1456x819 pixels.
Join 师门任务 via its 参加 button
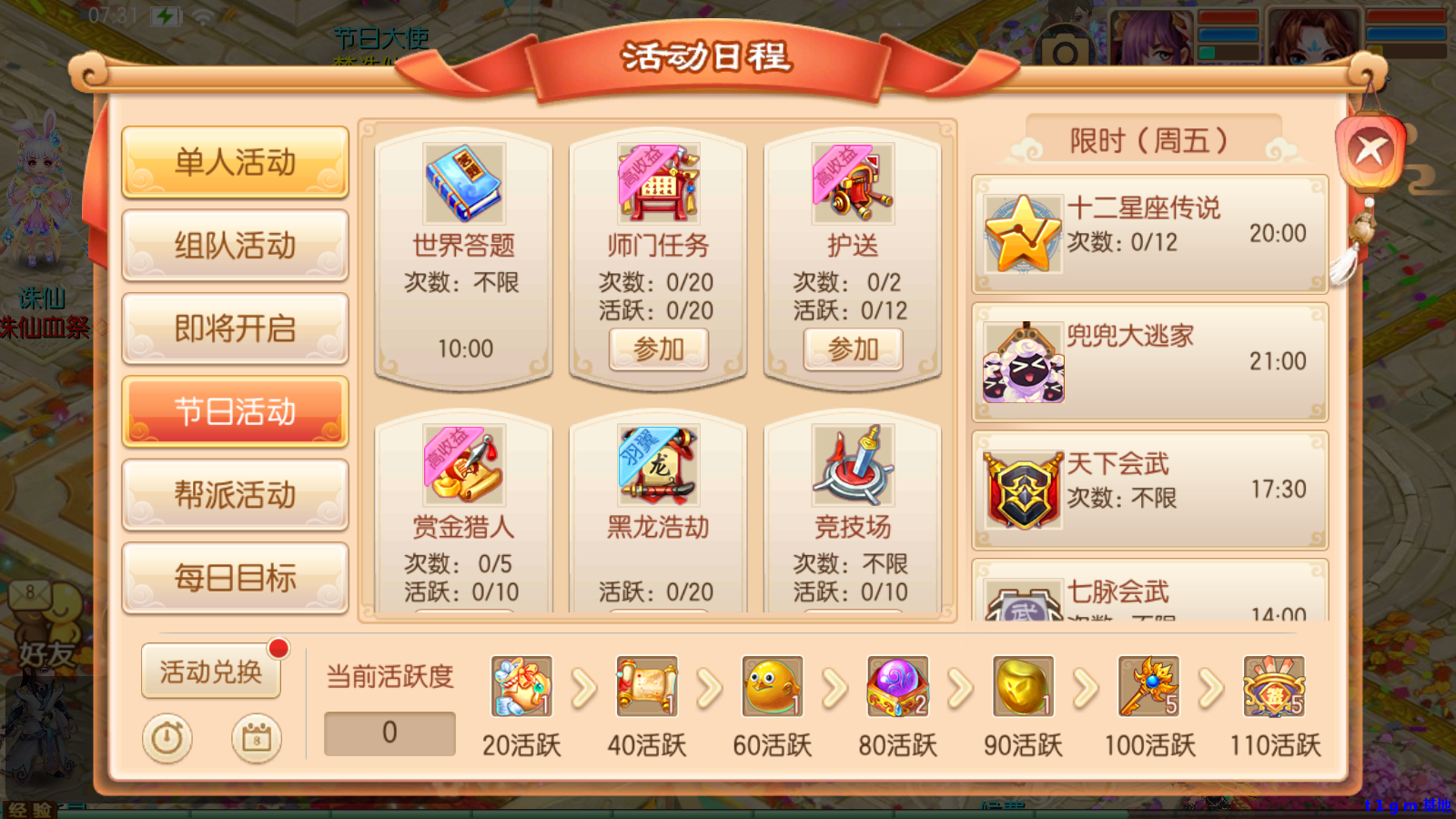click(659, 349)
